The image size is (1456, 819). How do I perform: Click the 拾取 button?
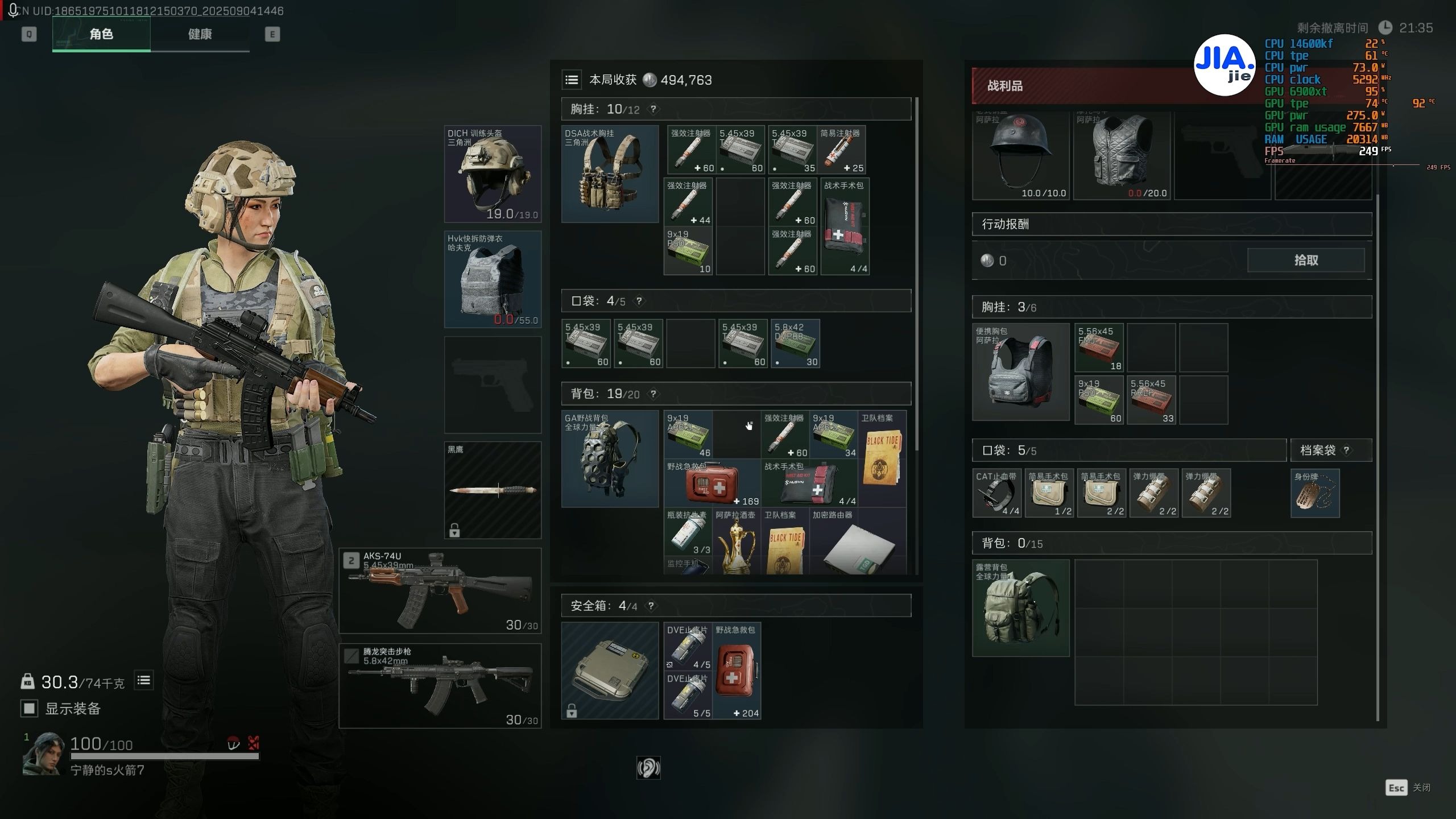click(1305, 260)
